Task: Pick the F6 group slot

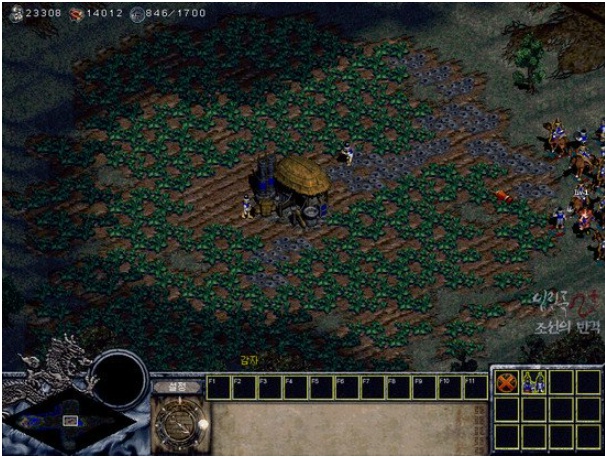Action: [x=346, y=386]
